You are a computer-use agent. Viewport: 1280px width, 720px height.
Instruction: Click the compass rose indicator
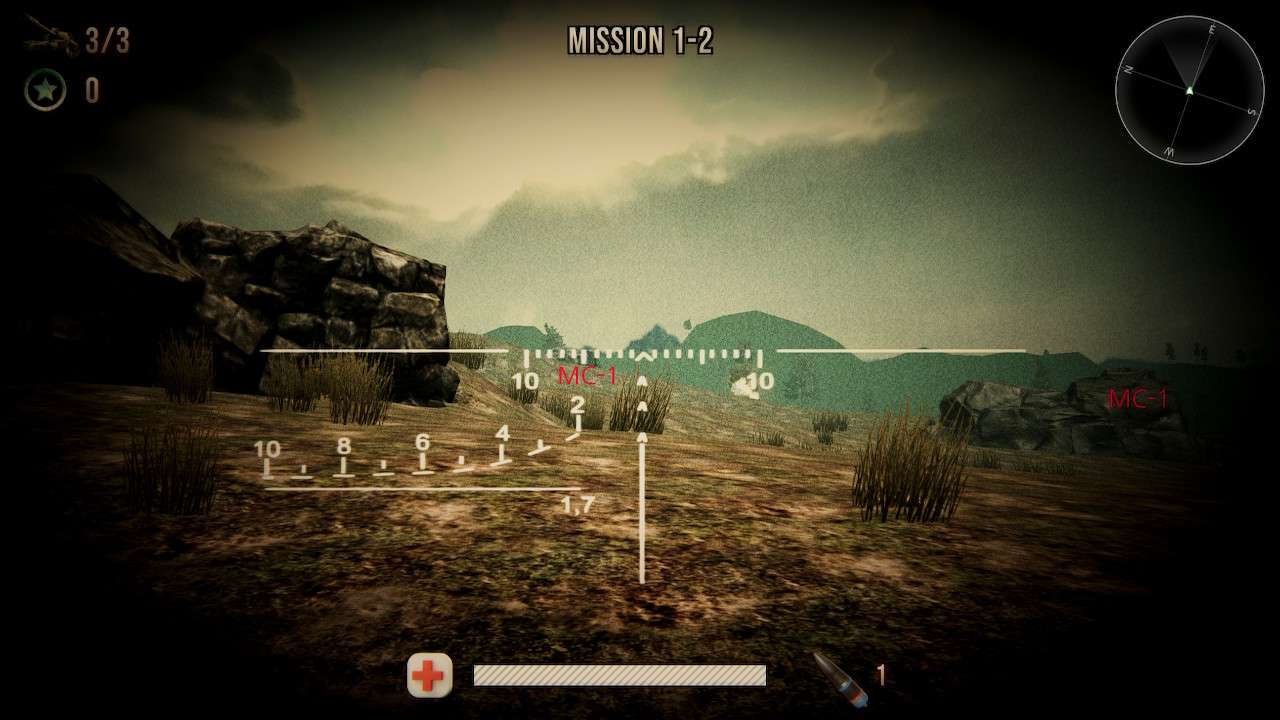[x=1190, y=88]
